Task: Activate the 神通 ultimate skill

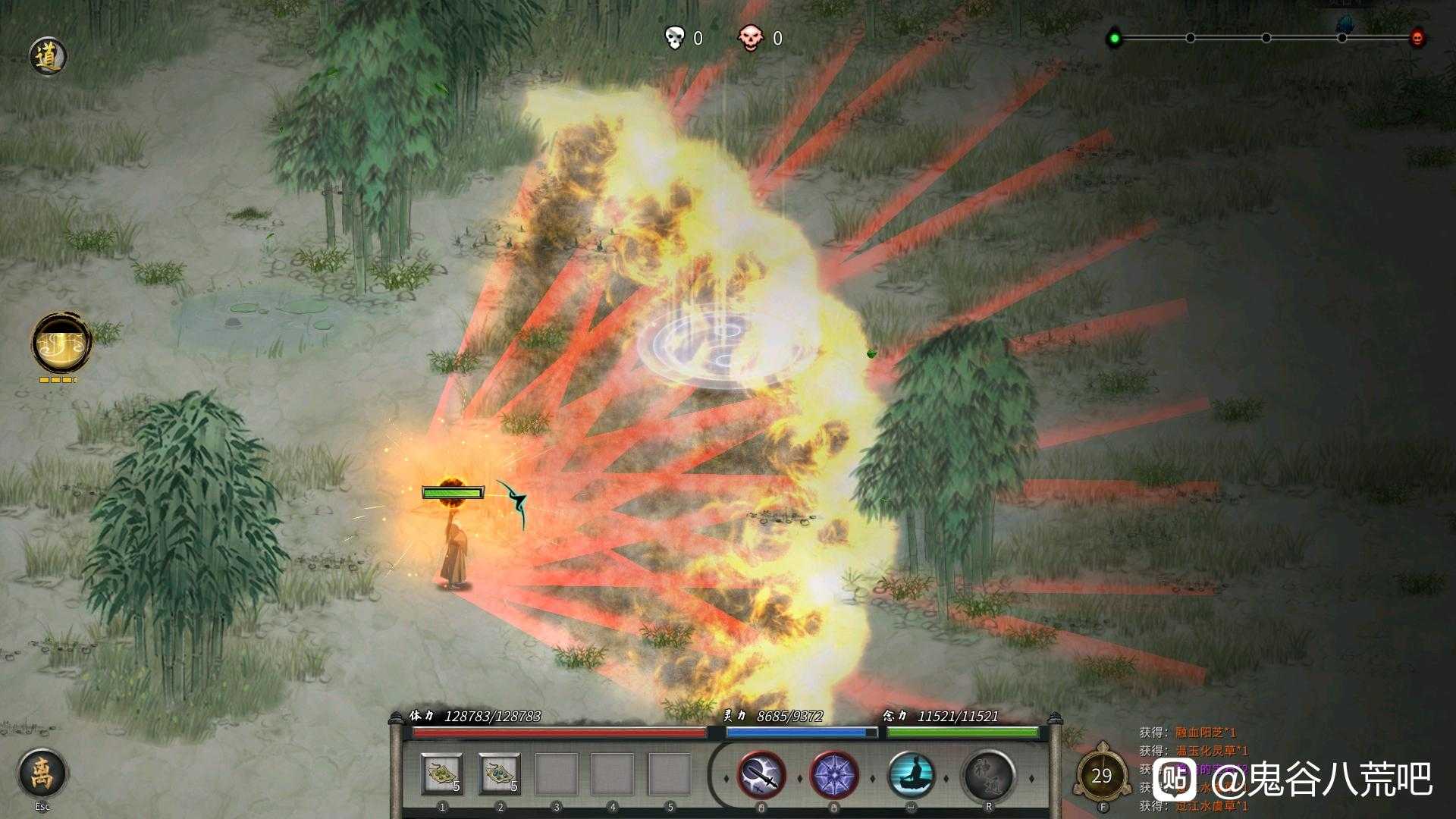Action: click(x=988, y=776)
